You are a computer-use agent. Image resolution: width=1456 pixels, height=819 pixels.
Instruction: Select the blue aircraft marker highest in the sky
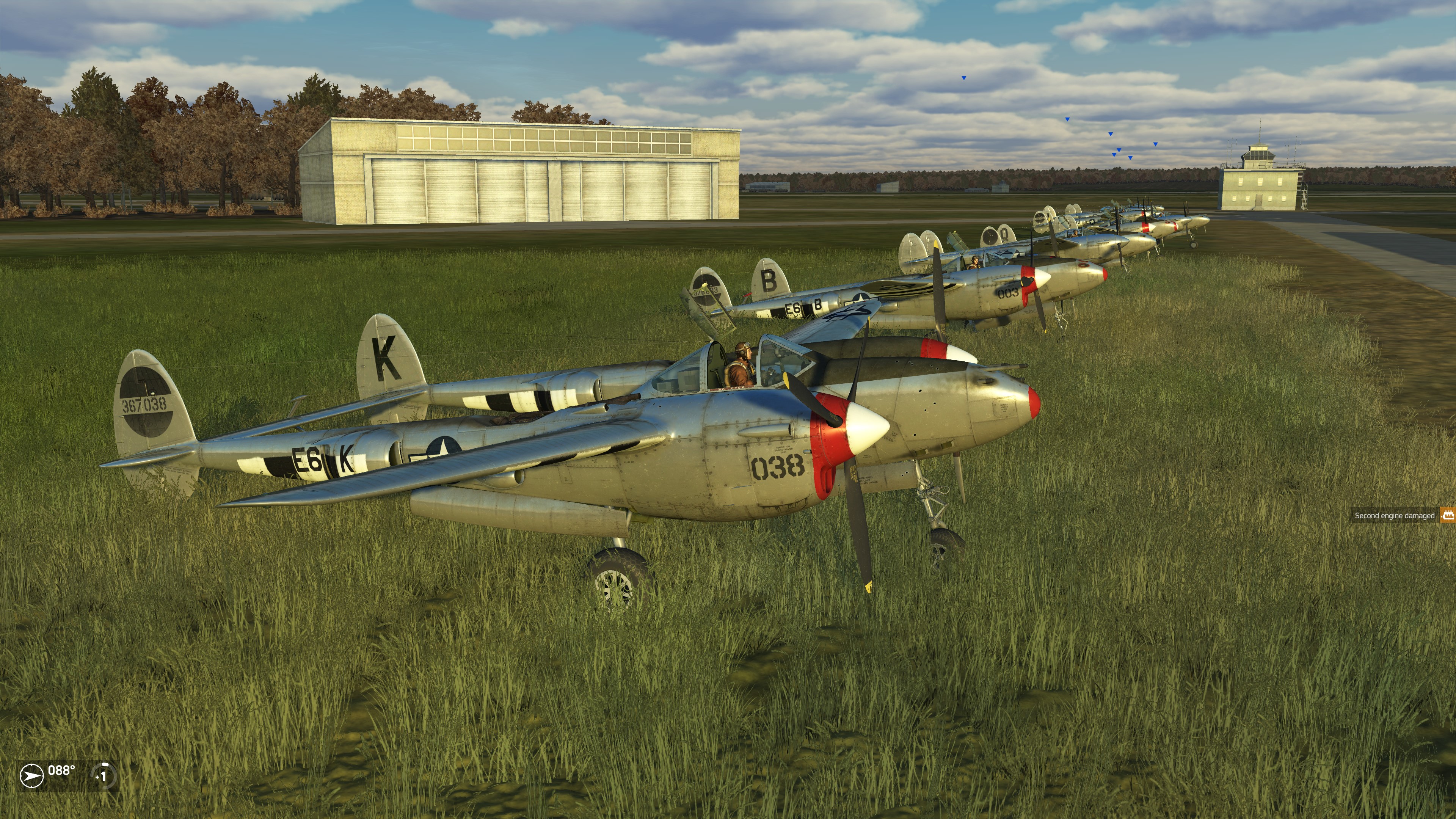pyautogui.click(x=964, y=78)
